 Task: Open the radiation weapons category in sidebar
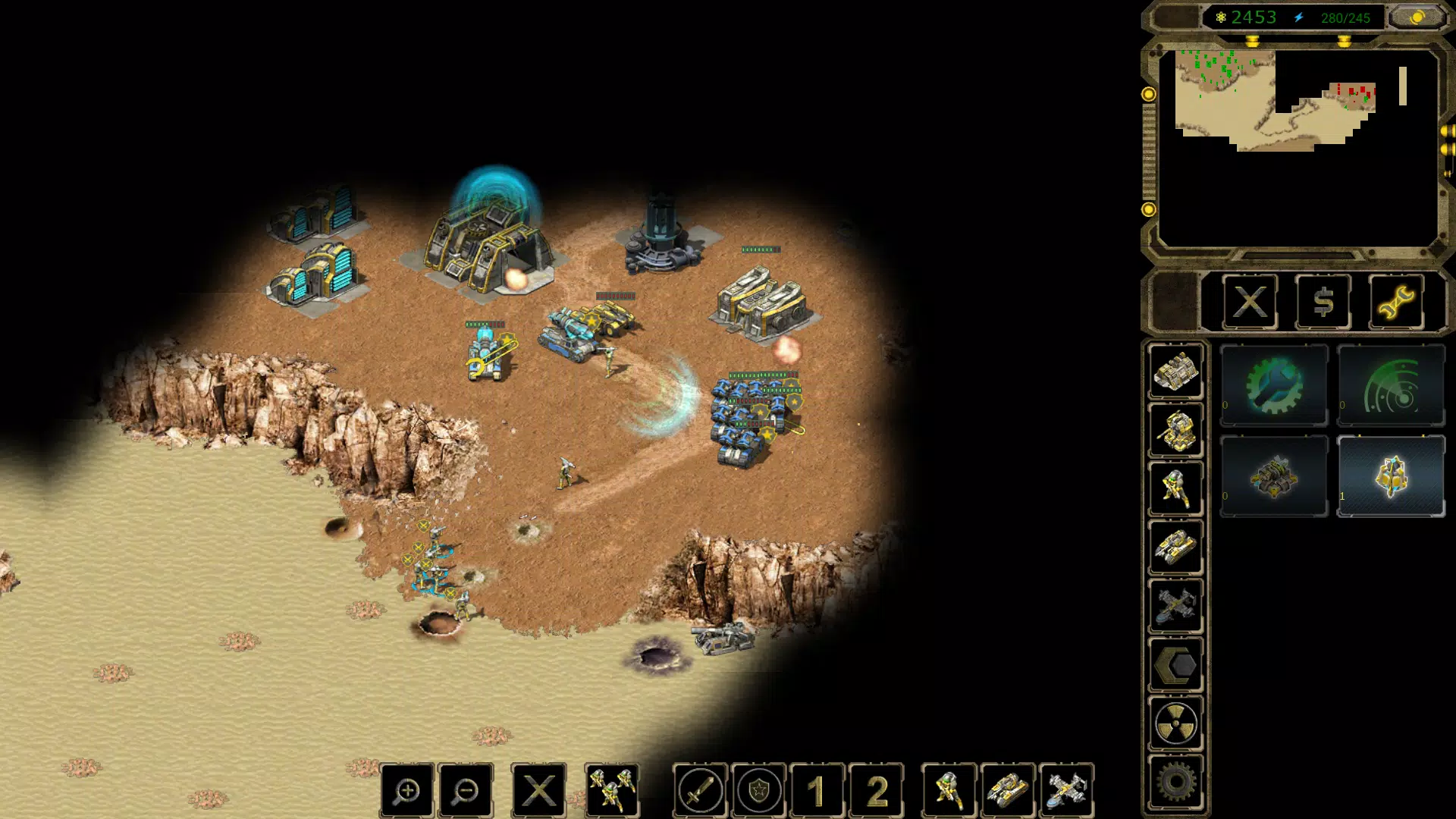1176,724
